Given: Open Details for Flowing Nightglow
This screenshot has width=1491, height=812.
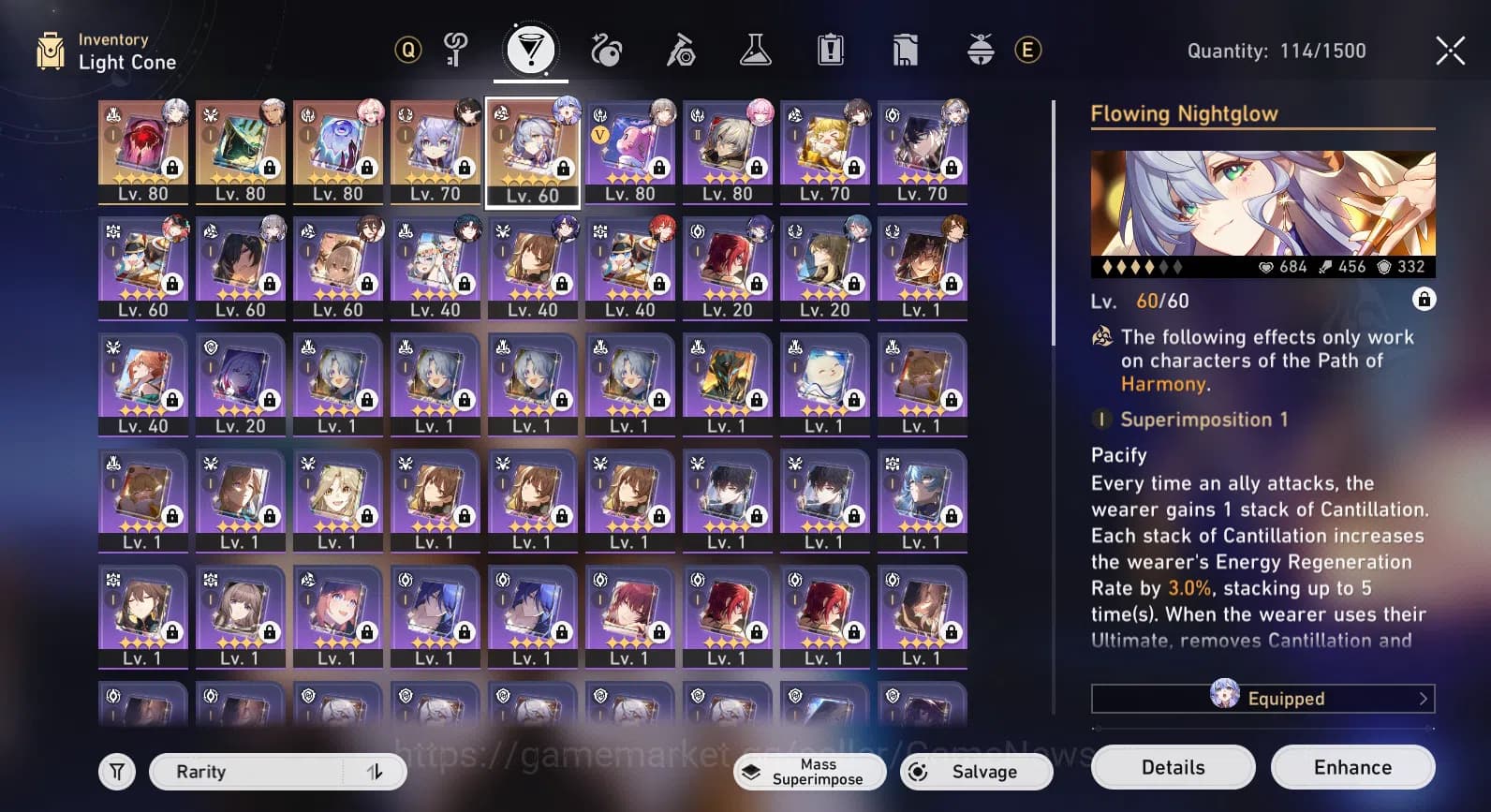Looking at the screenshot, I should (1173, 766).
